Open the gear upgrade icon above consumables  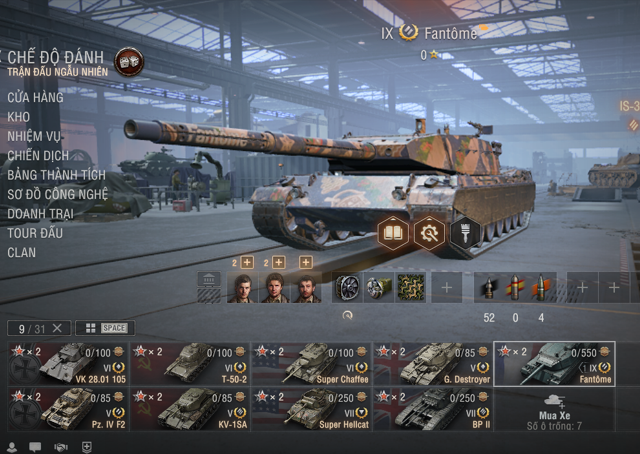pos(429,232)
